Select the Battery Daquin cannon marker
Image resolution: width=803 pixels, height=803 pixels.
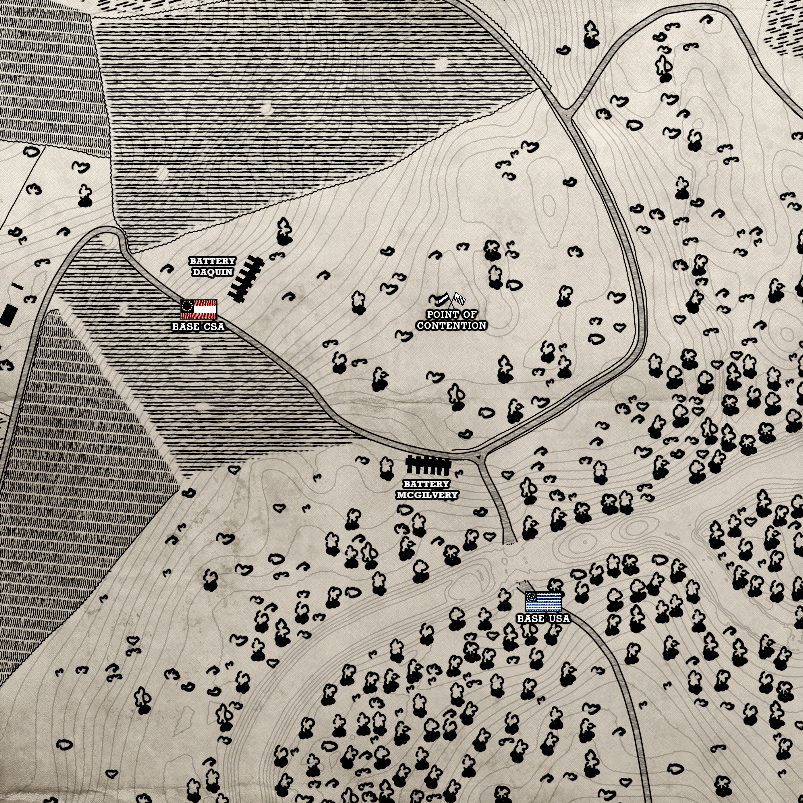coord(246,278)
